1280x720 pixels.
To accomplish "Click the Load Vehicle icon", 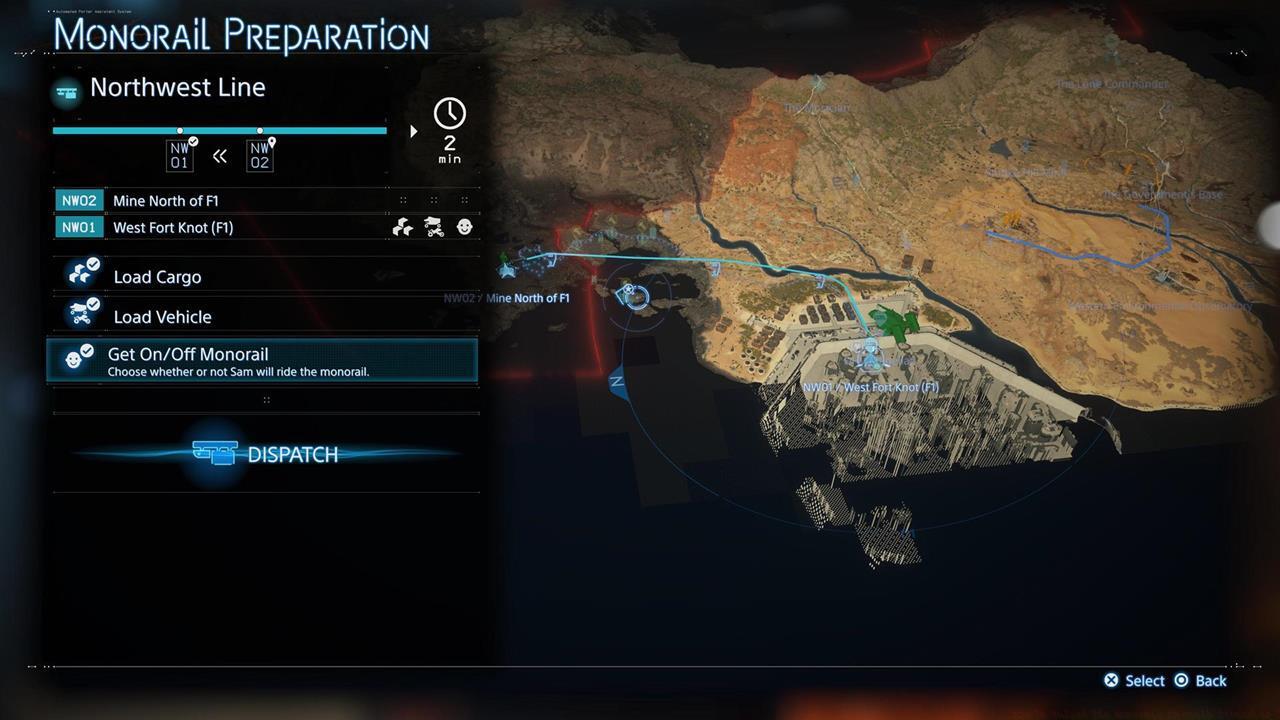I will (81, 311).
